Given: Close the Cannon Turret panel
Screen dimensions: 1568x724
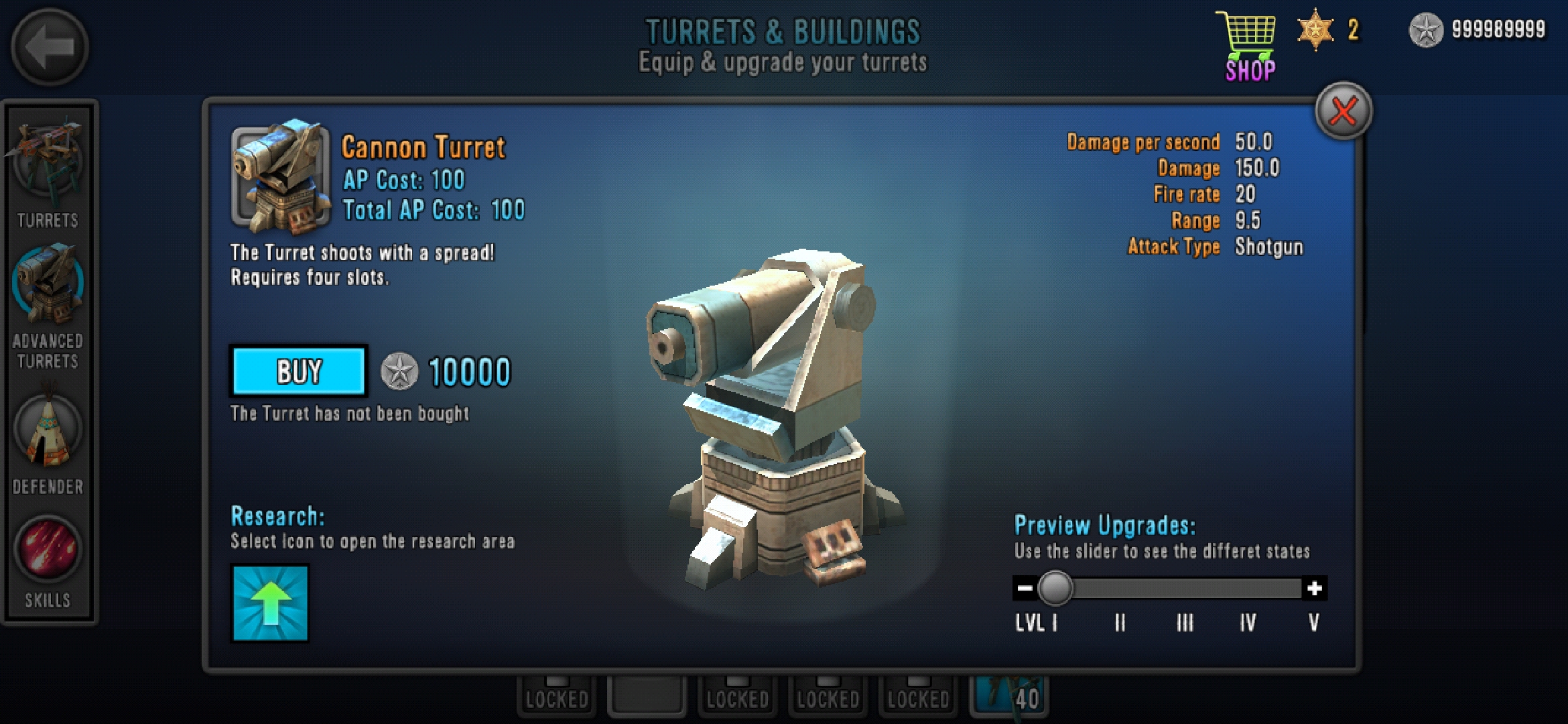Looking at the screenshot, I should [x=1344, y=111].
